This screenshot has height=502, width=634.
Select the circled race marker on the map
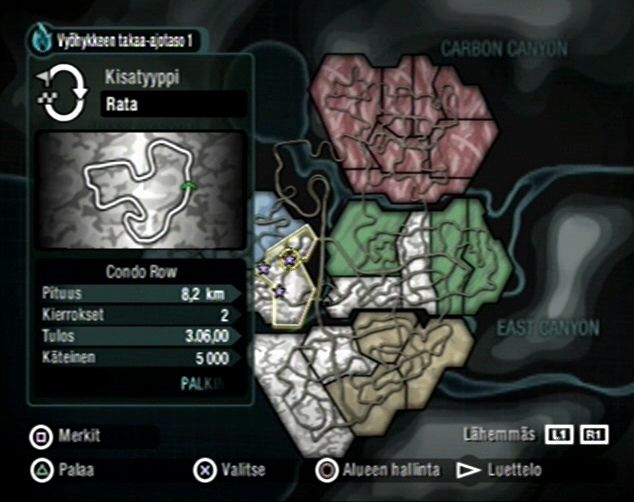point(290,260)
